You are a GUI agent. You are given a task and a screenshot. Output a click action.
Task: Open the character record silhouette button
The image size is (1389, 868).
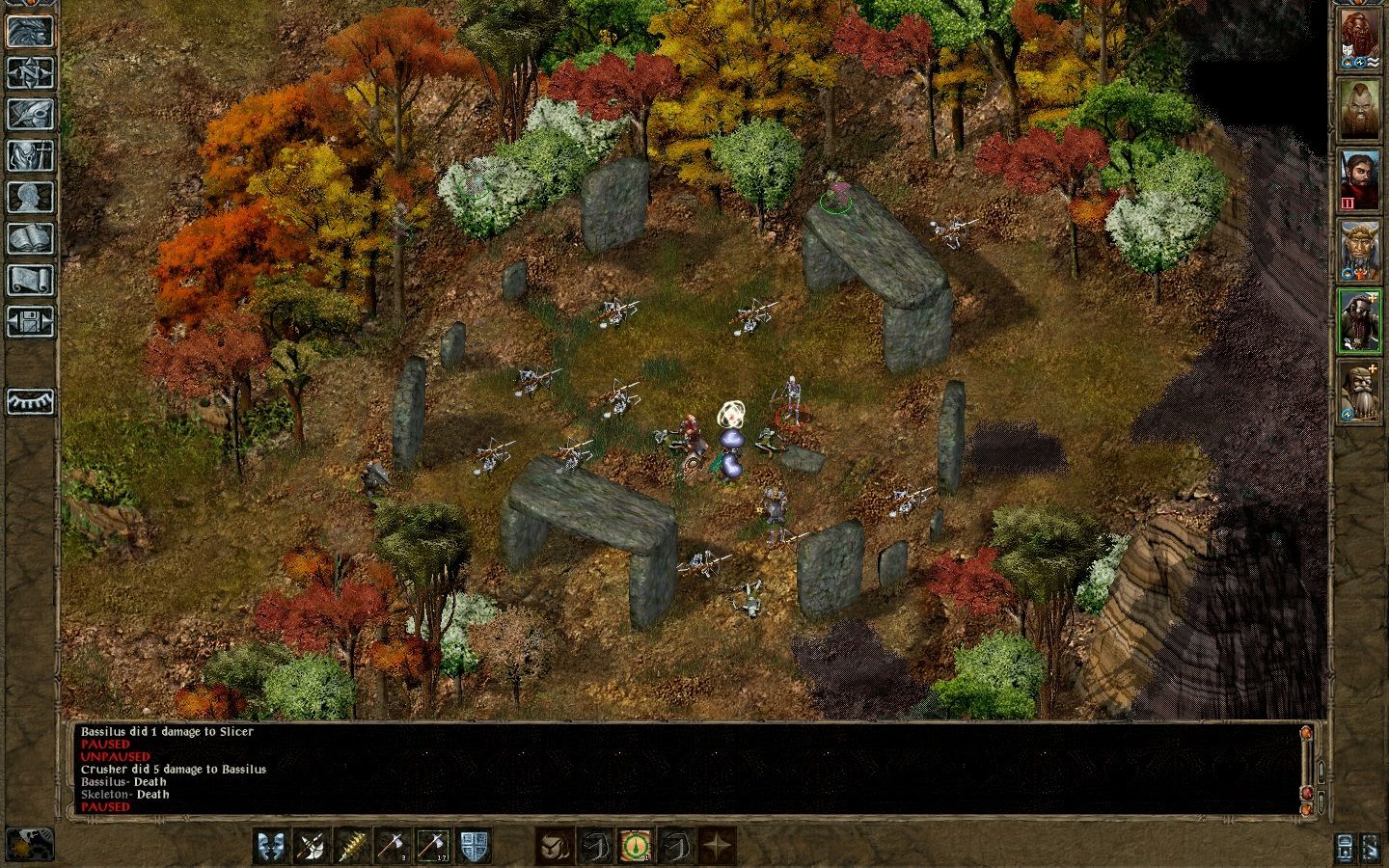pyautogui.click(x=30, y=197)
